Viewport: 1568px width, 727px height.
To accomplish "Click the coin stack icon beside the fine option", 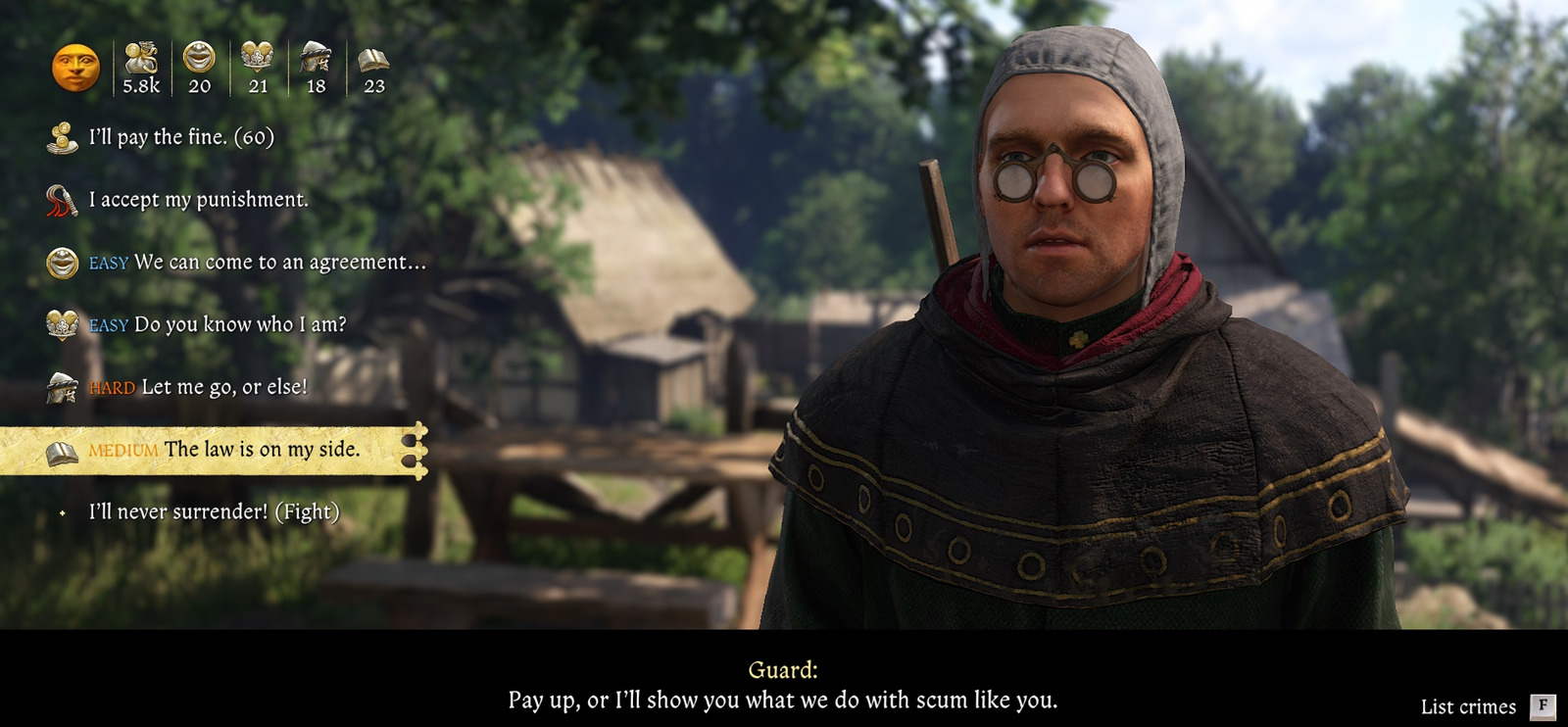I will [x=64, y=139].
